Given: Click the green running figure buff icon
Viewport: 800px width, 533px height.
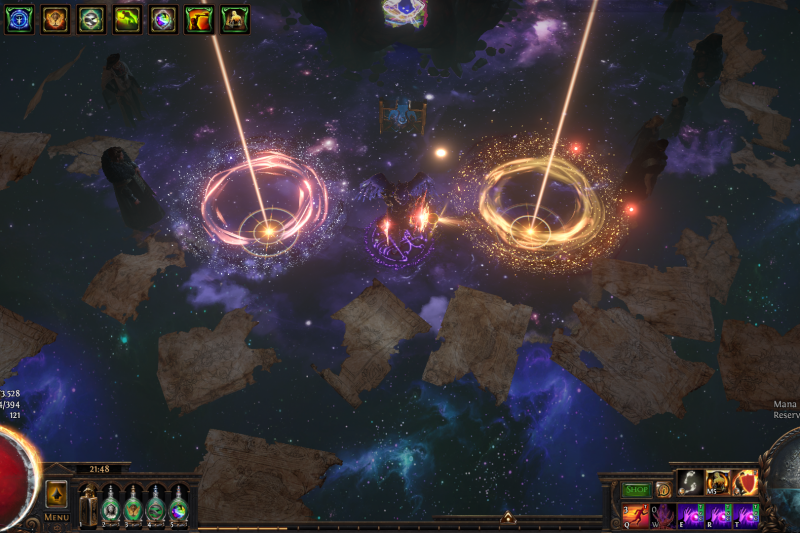Looking at the screenshot, I should click(127, 19).
